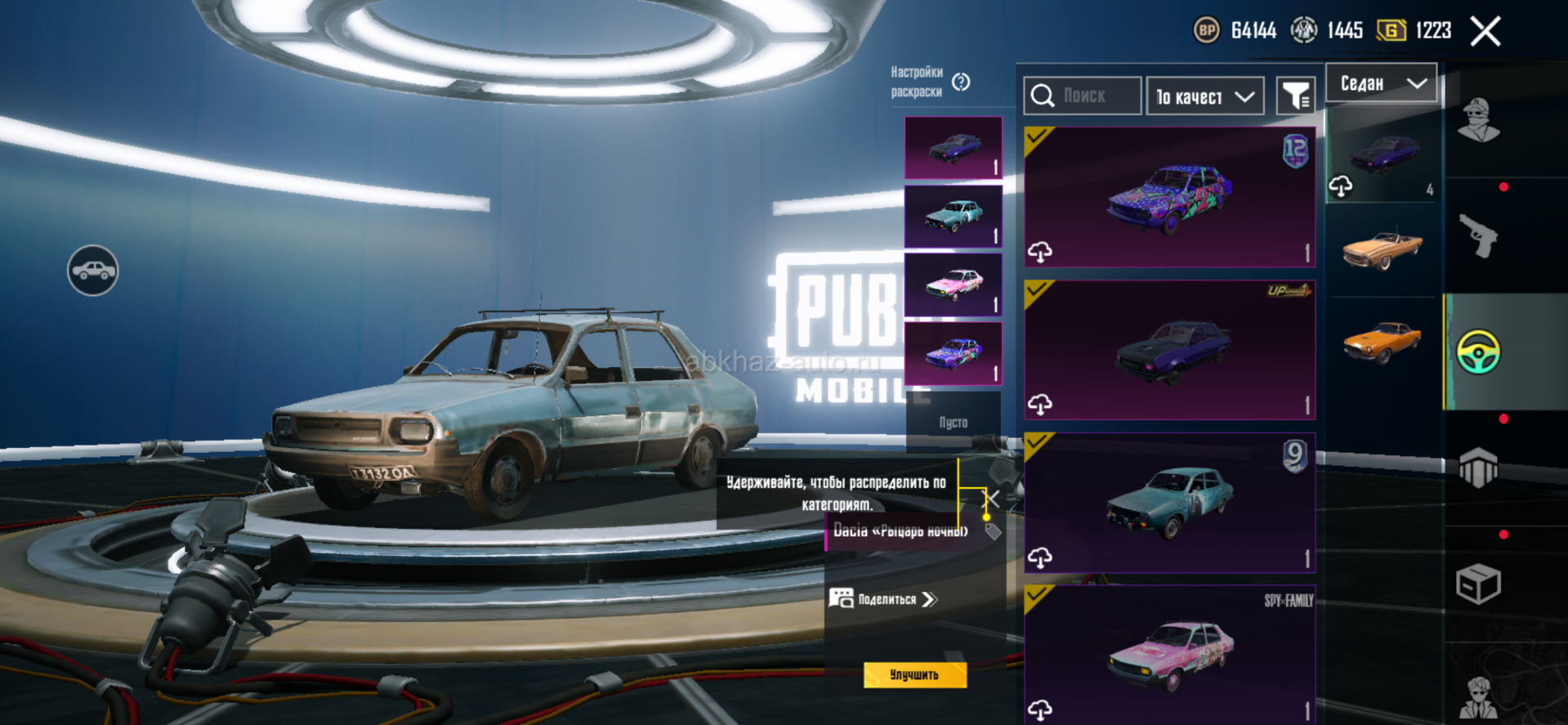Open the Седан vehicle type dropdown
Image resolution: width=1568 pixels, height=725 pixels.
coord(1381,83)
